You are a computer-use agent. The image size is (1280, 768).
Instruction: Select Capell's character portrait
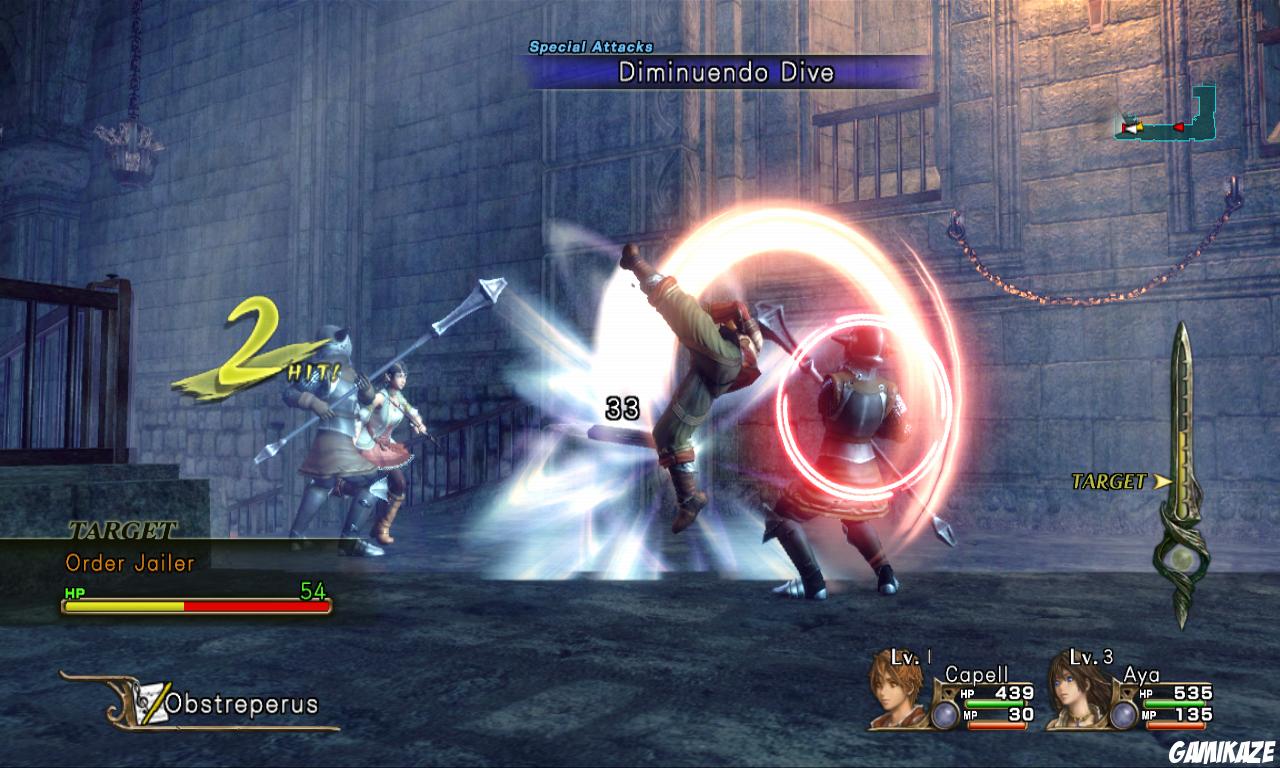tap(897, 690)
